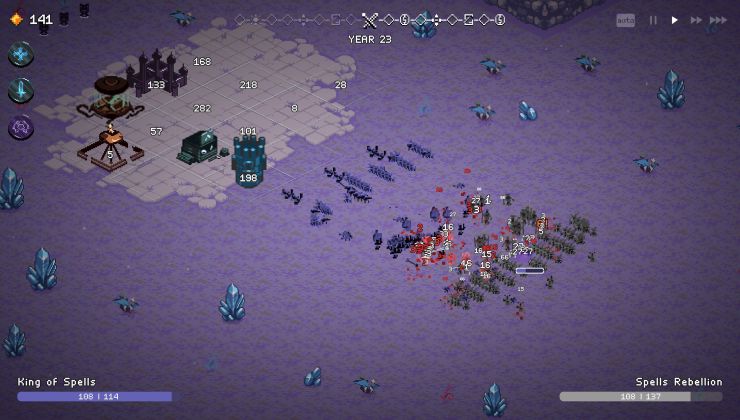
Task: Activate the purple circular rune spell icon
Action: click(21, 127)
